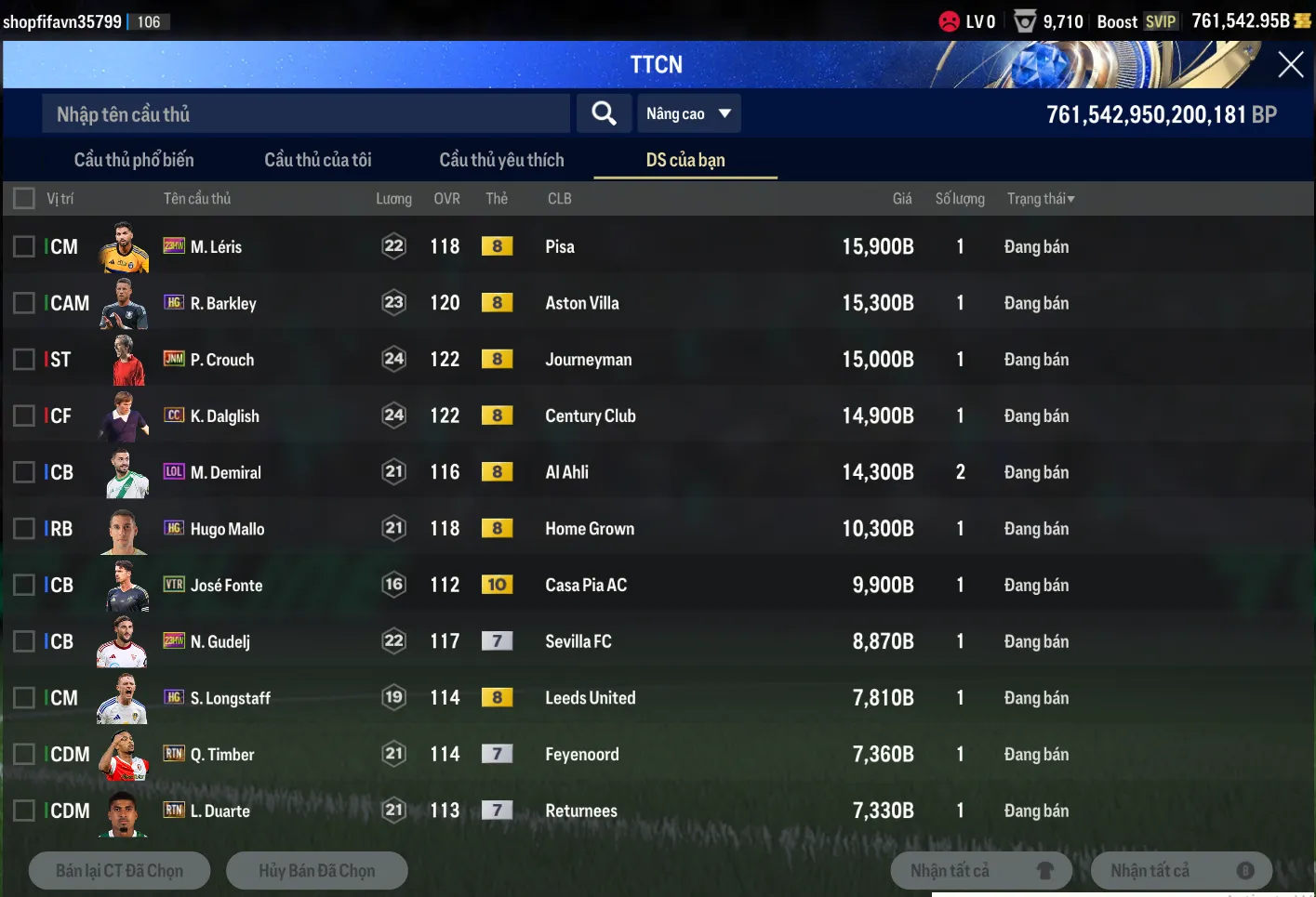Close the TTCN transfer market window
Screen dimensions: 1316x897
[1290, 64]
